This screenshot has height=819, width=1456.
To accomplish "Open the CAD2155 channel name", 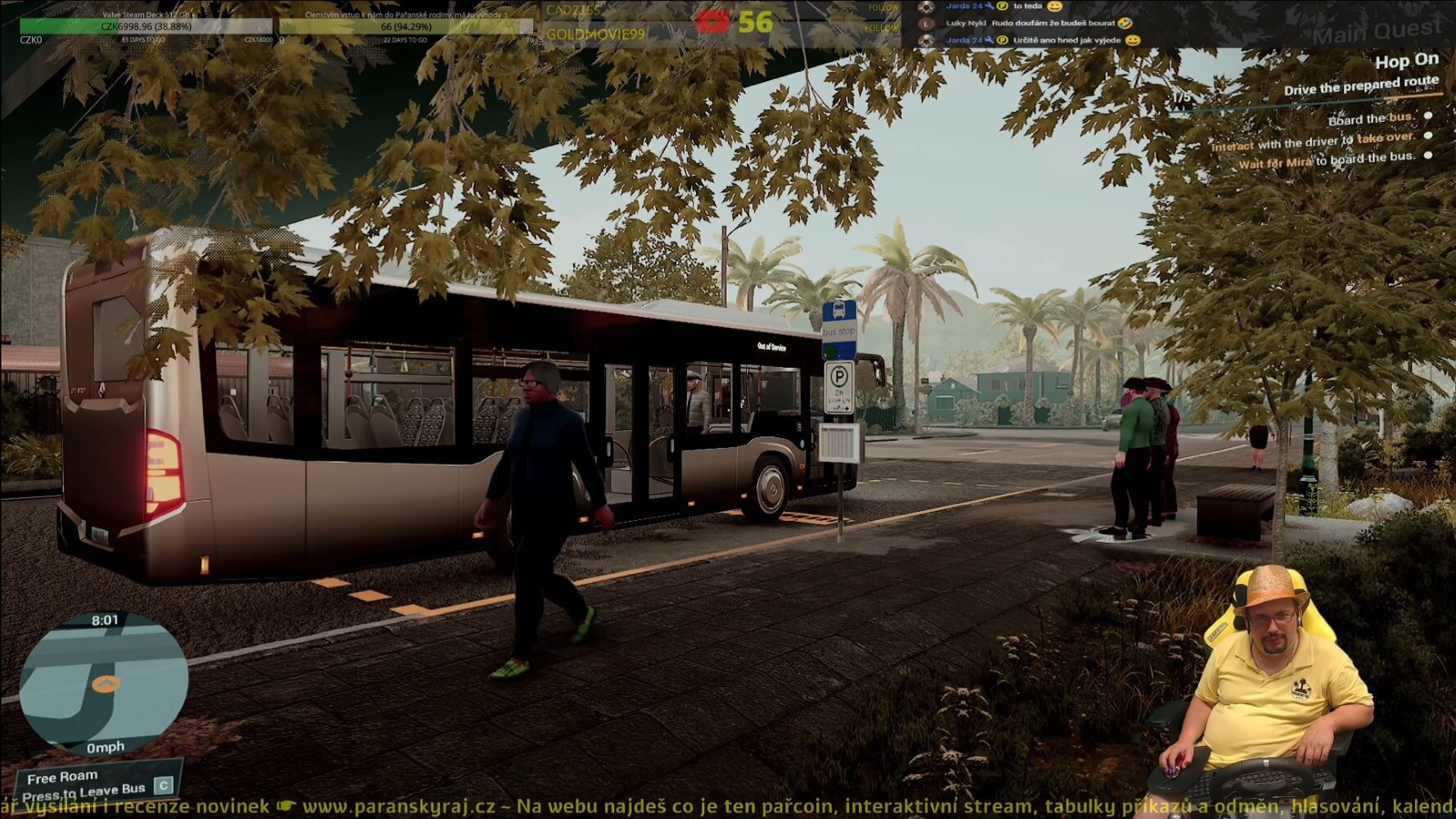I will [572, 10].
